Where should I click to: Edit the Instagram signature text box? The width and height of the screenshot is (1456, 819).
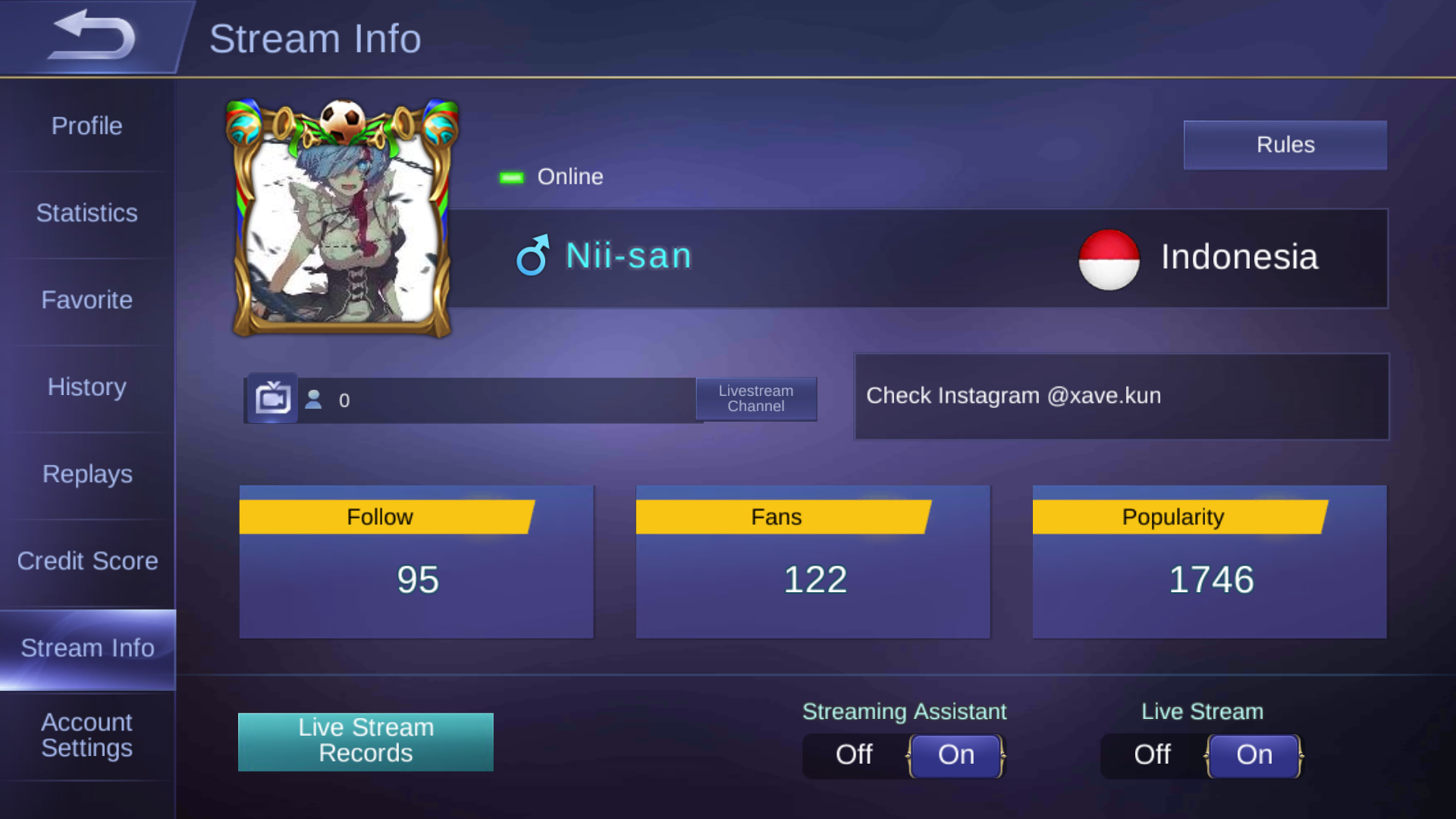(x=1122, y=397)
